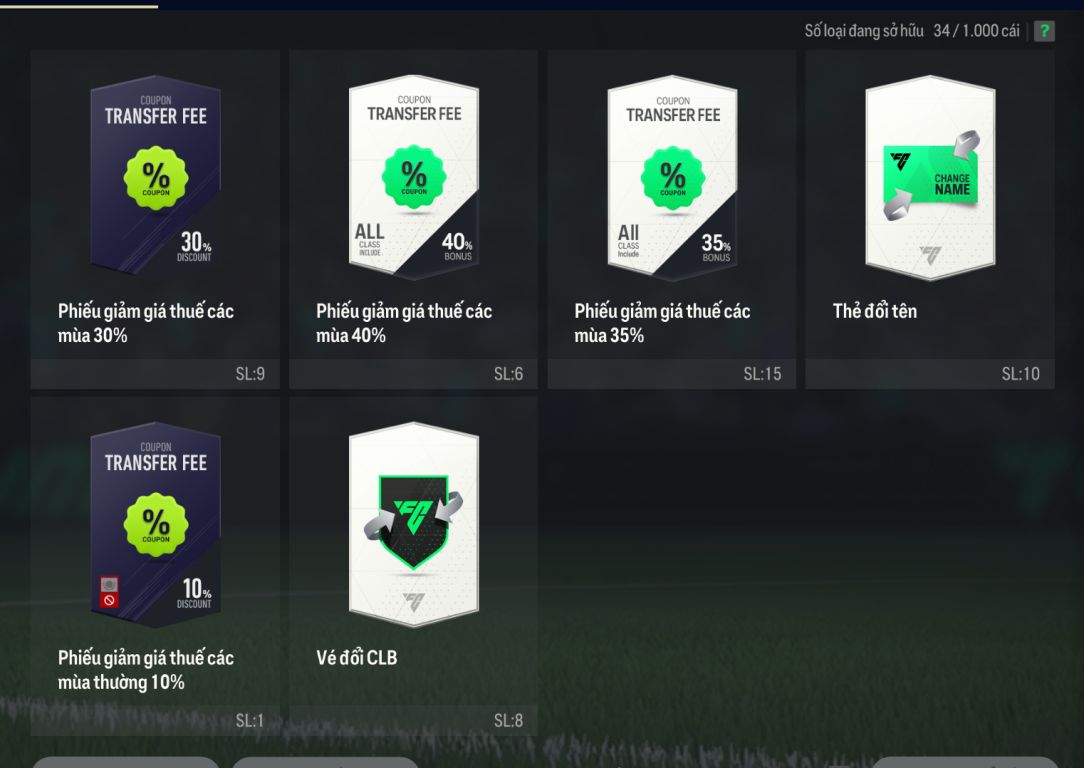
Task: Click the green question mark help icon
Action: (1044, 31)
